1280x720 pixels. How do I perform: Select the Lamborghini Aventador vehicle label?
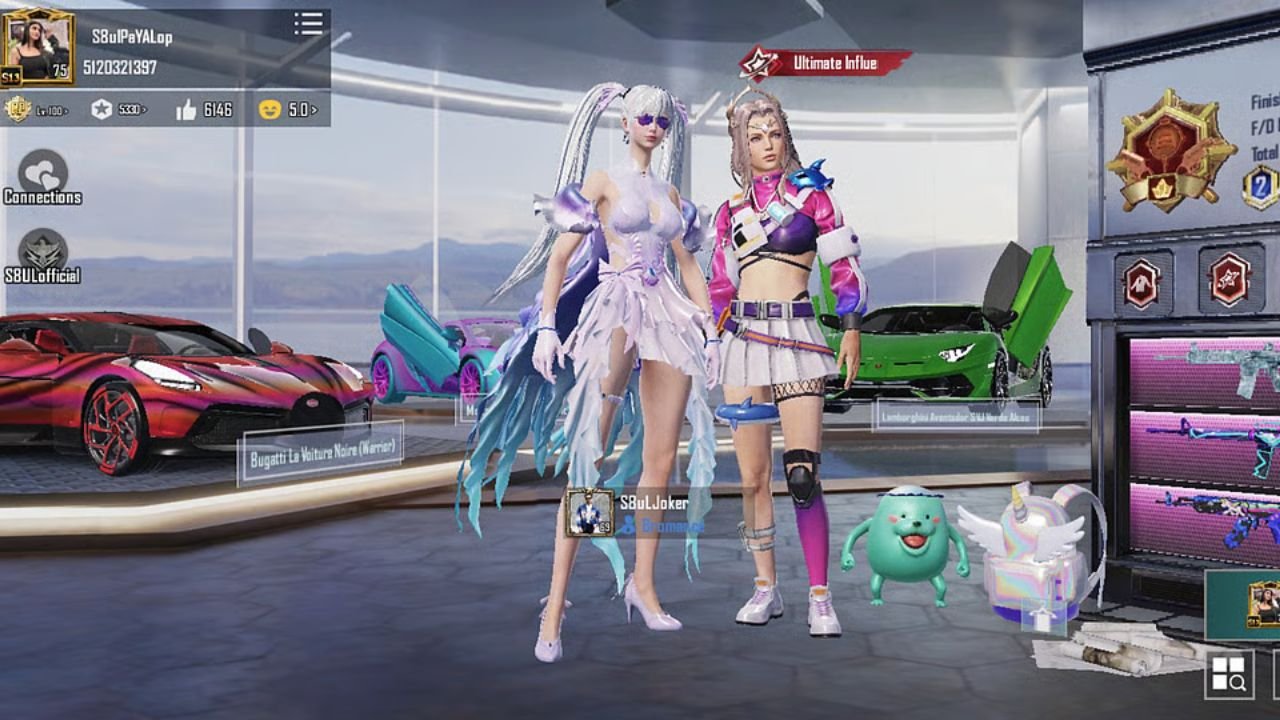955,414
